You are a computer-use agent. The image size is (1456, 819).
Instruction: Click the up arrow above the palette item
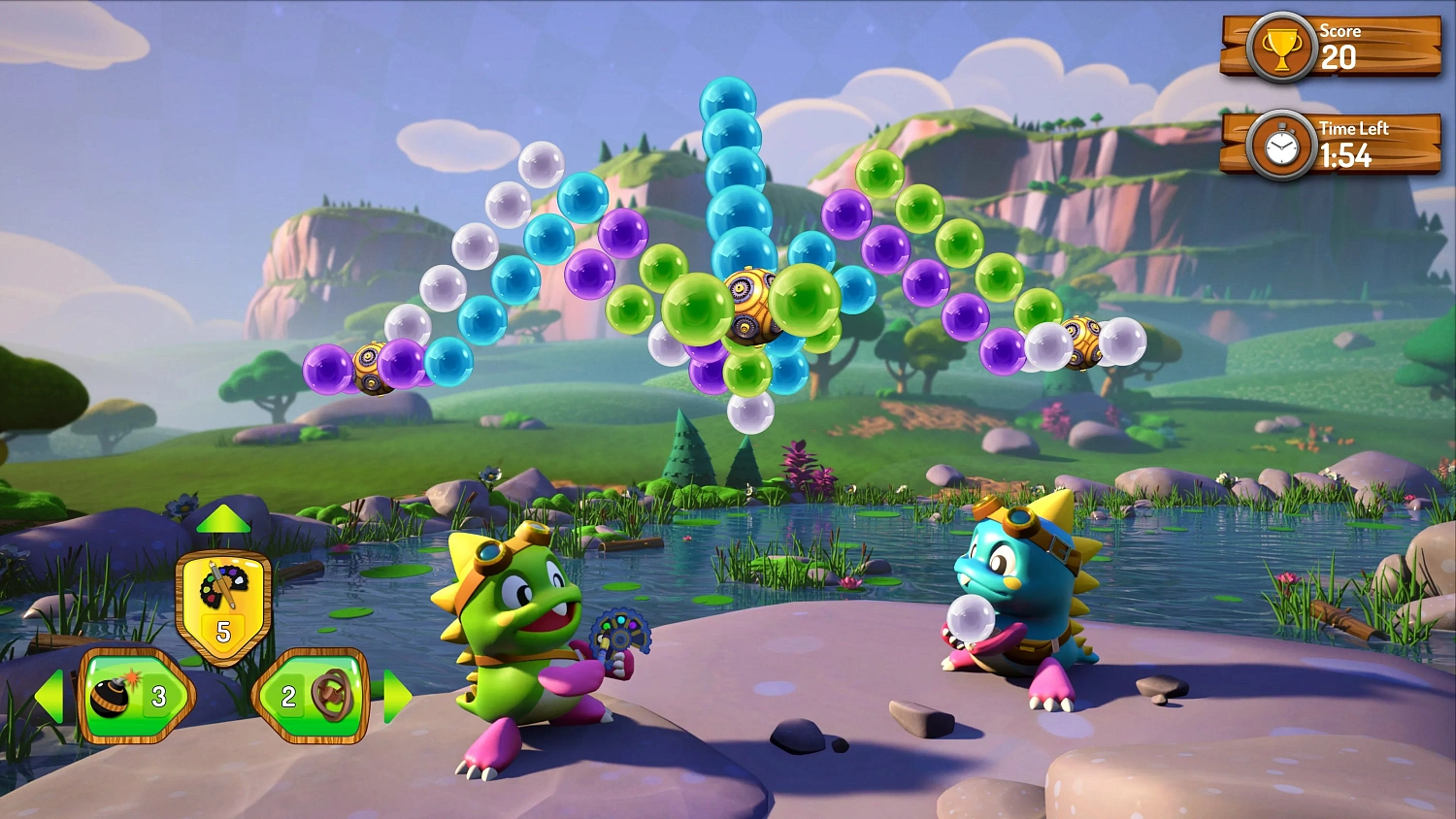[221, 519]
